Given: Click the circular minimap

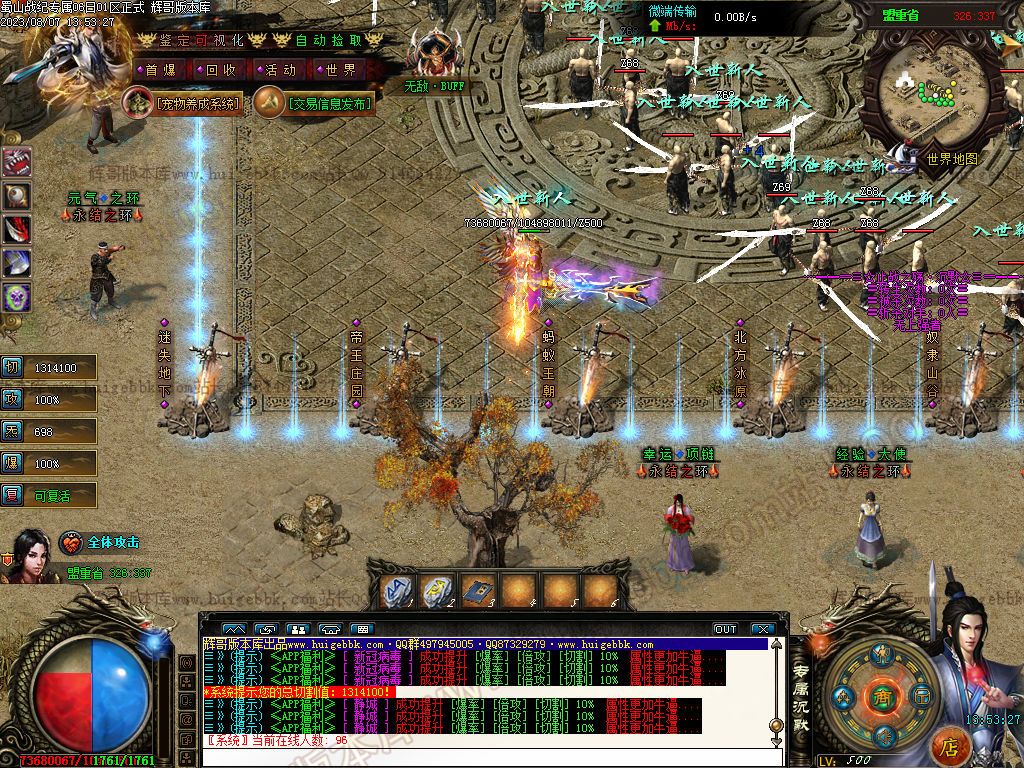Looking at the screenshot, I should (x=931, y=92).
